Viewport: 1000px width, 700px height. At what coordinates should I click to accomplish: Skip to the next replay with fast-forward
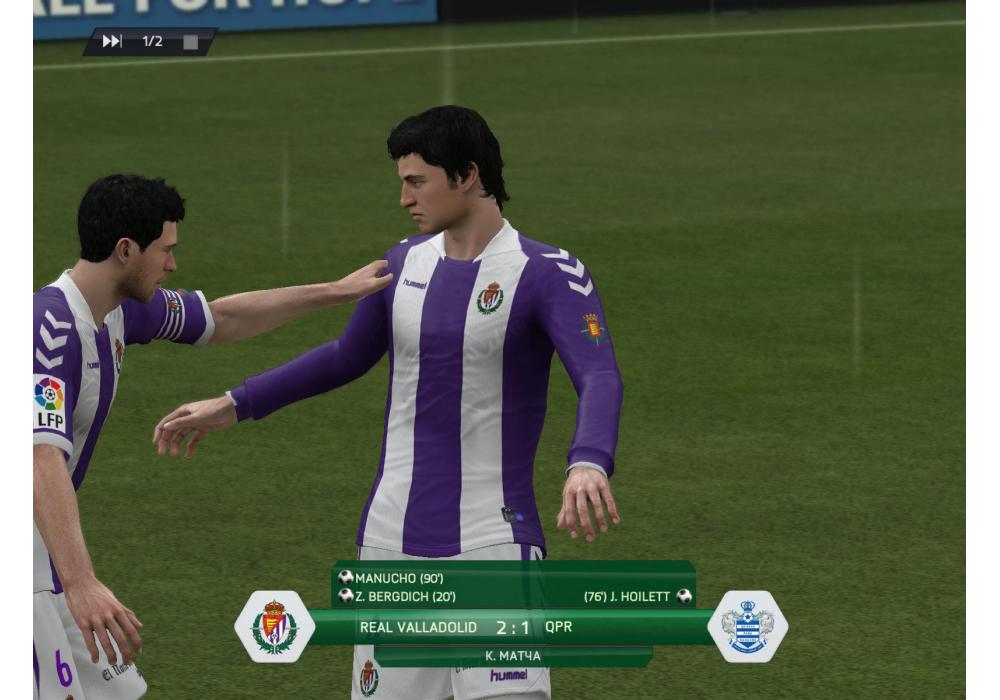tap(112, 41)
